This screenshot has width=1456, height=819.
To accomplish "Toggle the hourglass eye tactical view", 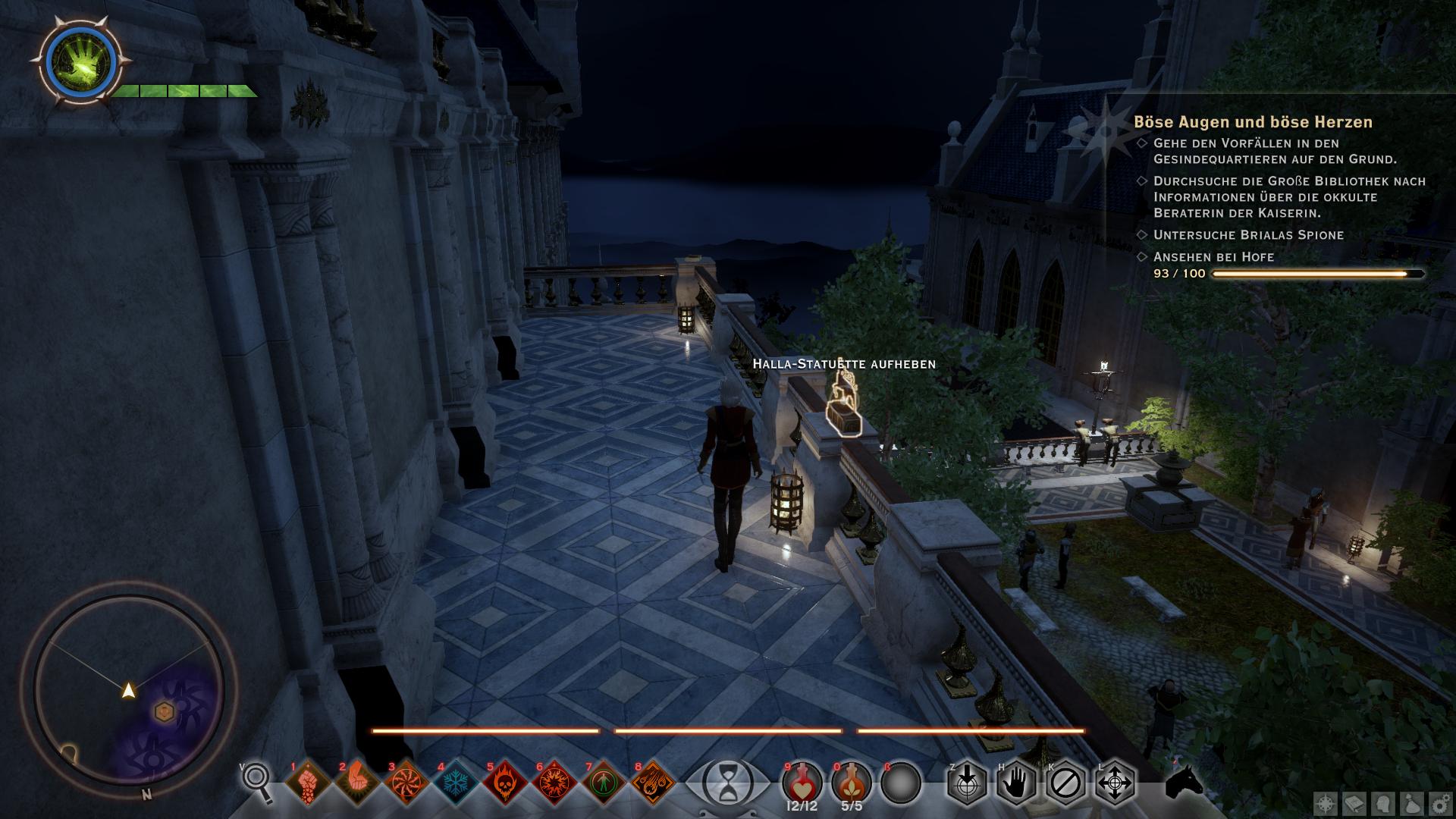I will (726, 782).
